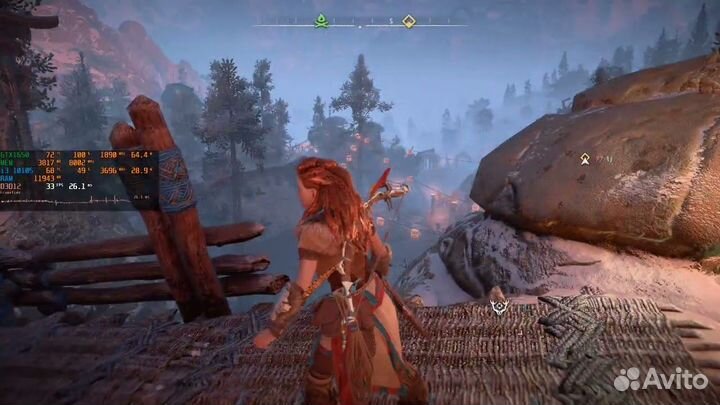Click the yellow diamond quest marker on the compass

point(408,20)
